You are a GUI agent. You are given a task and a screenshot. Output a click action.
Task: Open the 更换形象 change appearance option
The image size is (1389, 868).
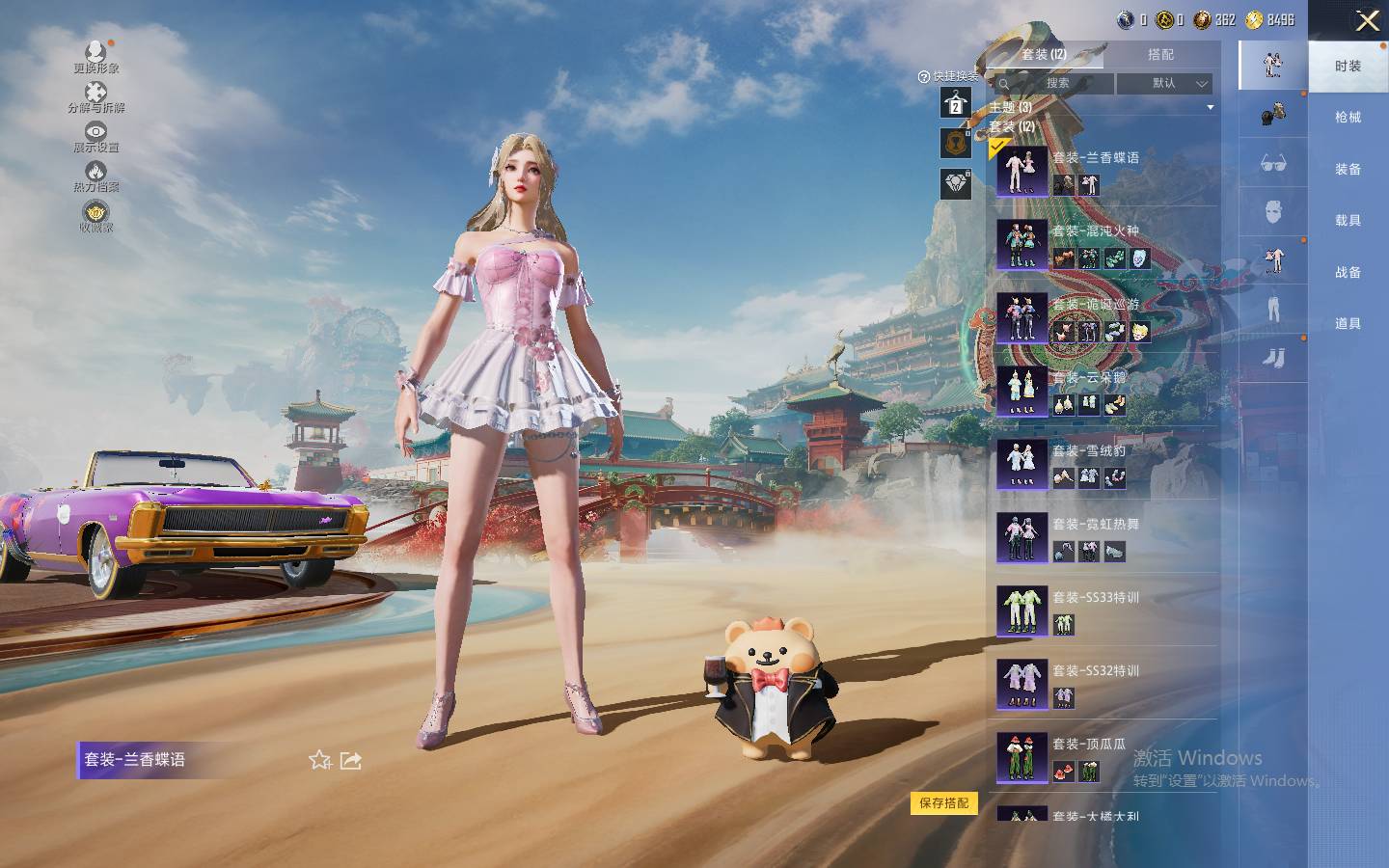click(x=95, y=57)
